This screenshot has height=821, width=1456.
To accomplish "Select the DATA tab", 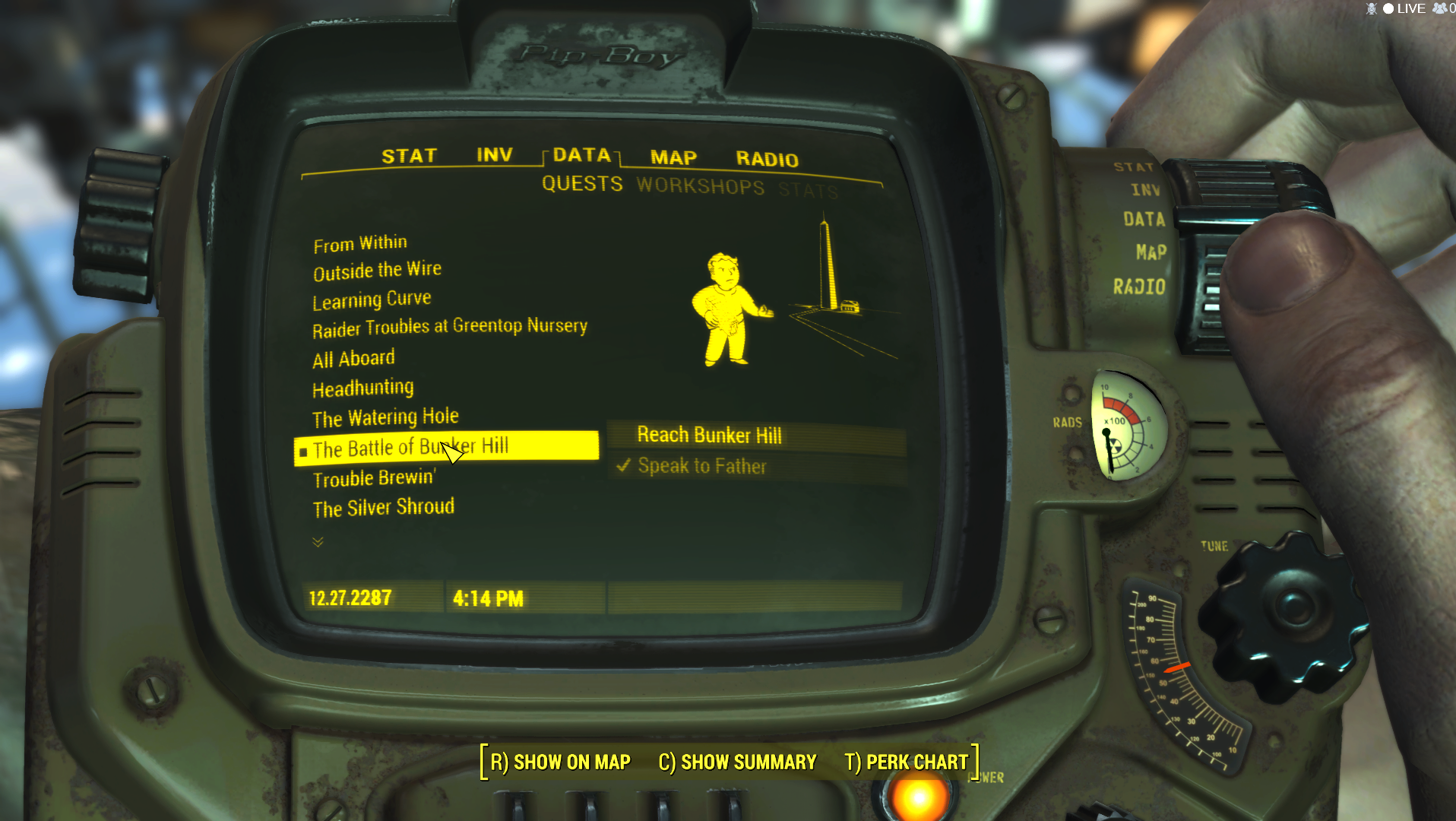I will click(582, 155).
